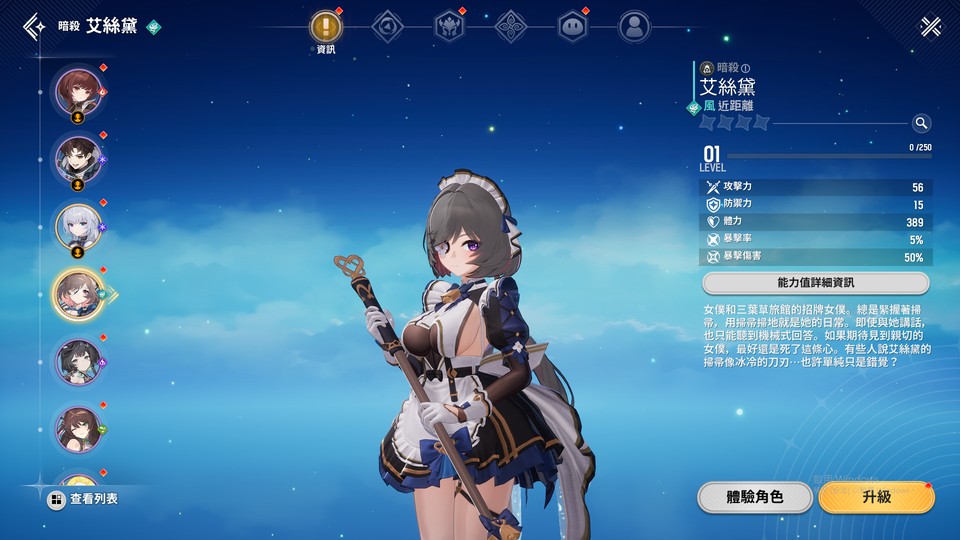This screenshot has height=540, width=960.
Task: Select the brown-haired character with green badge
Action: coord(77,428)
